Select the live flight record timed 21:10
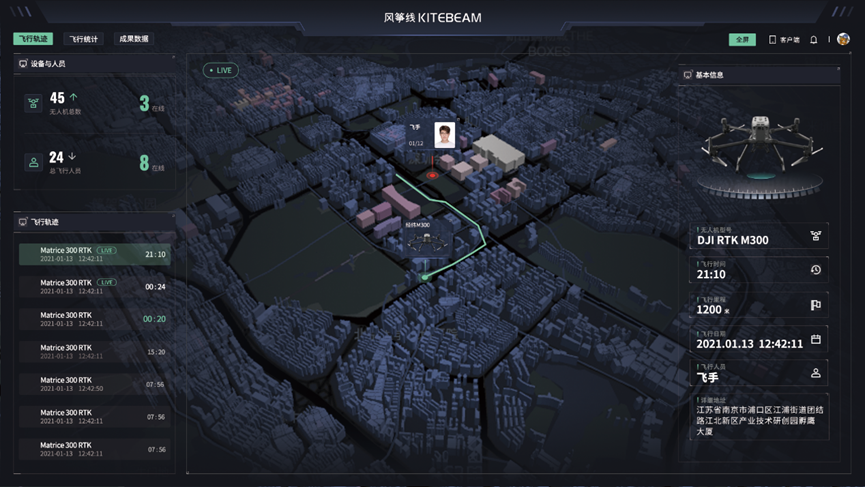Image resolution: width=865 pixels, height=487 pixels. click(94, 254)
